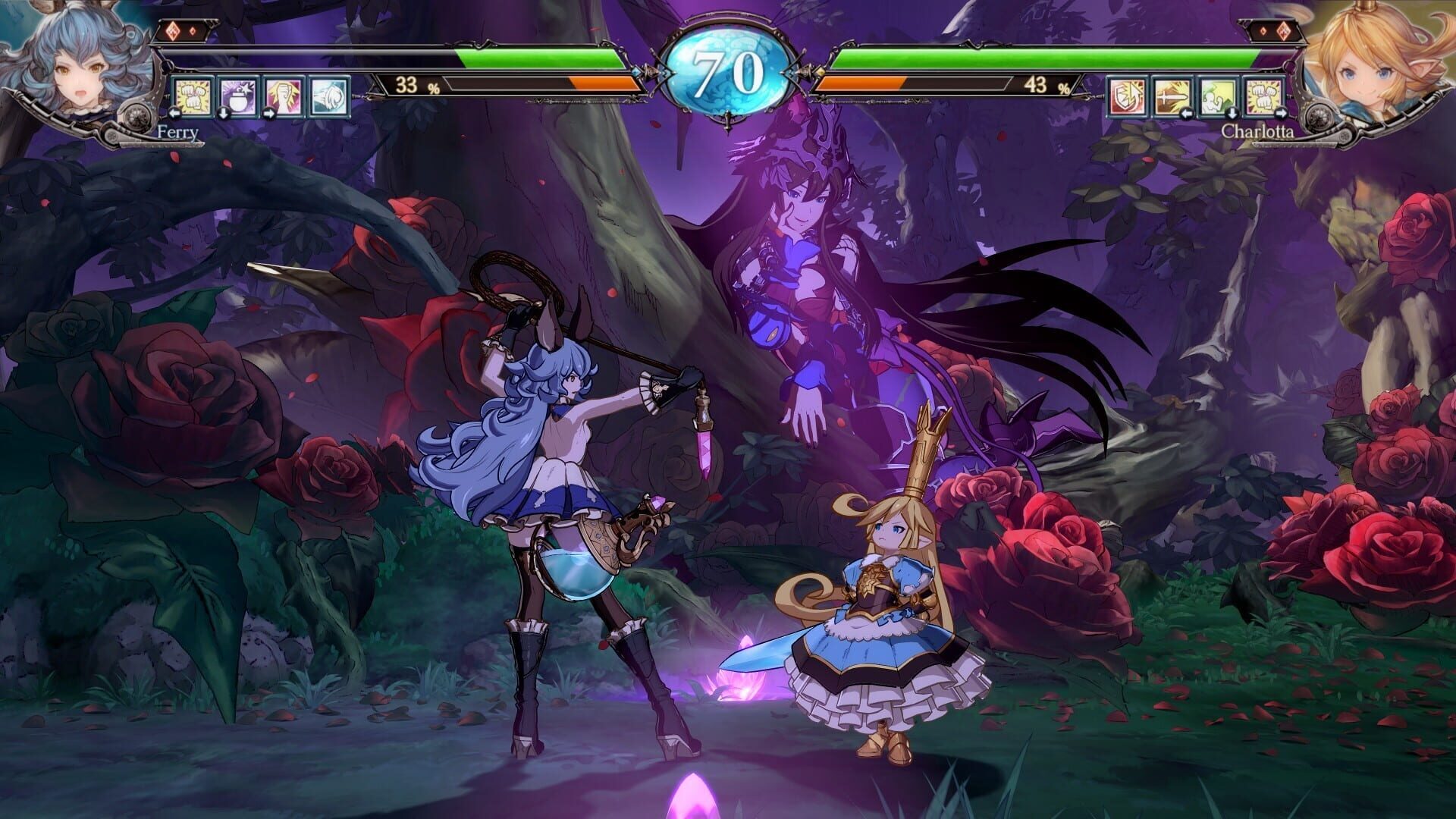Expand Ferry's red diamond indicator
1456x819 pixels.
173,30
